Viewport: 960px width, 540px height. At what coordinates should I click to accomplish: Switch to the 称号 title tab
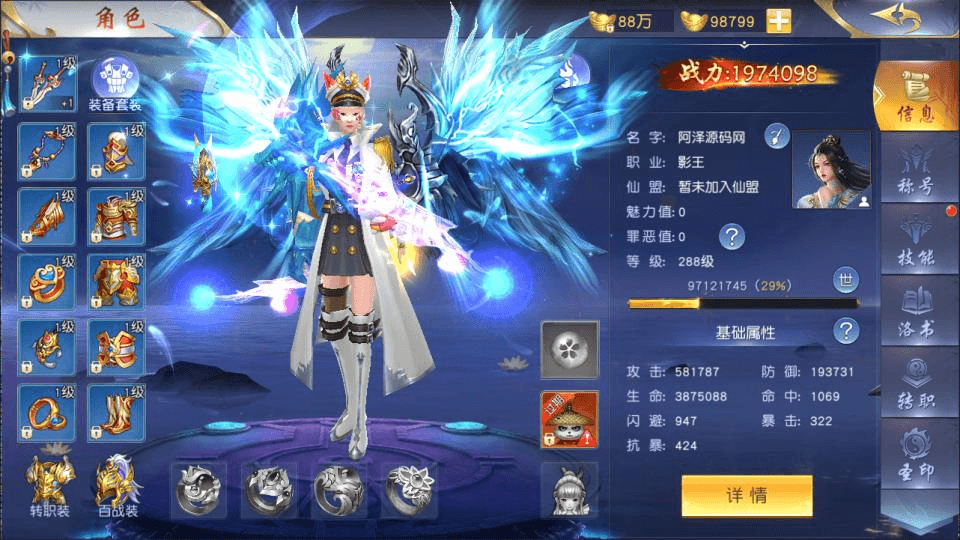point(916,173)
